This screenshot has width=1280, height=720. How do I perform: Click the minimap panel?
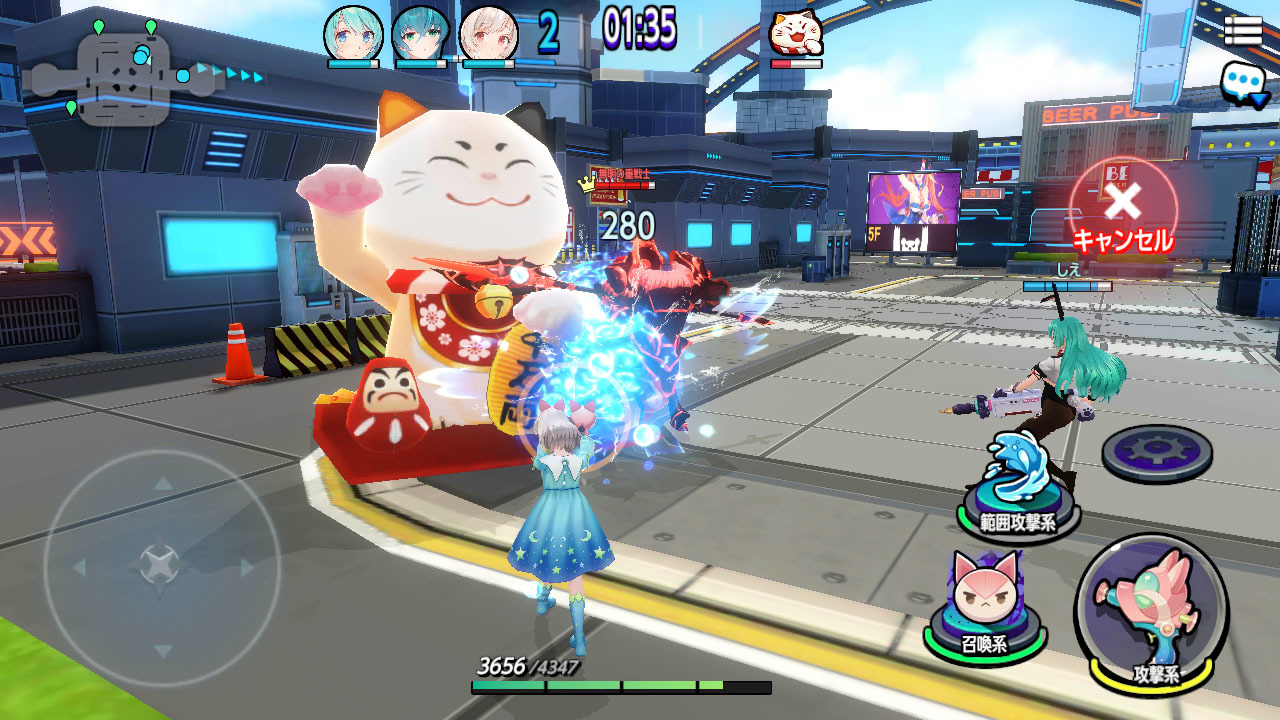coord(123,79)
